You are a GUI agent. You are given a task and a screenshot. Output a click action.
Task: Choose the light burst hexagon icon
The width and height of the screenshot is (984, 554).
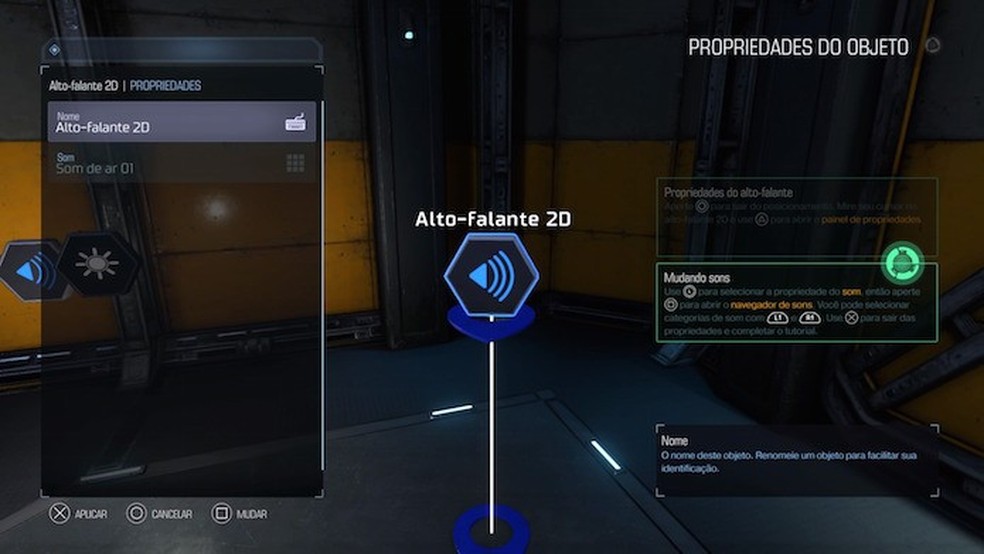pos(97,264)
